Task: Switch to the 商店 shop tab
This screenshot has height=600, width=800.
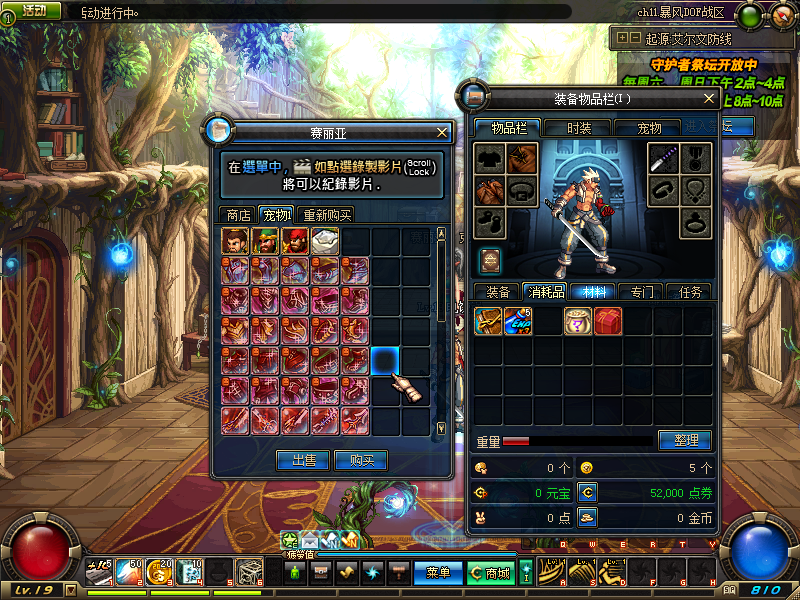Action: click(238, 215)
